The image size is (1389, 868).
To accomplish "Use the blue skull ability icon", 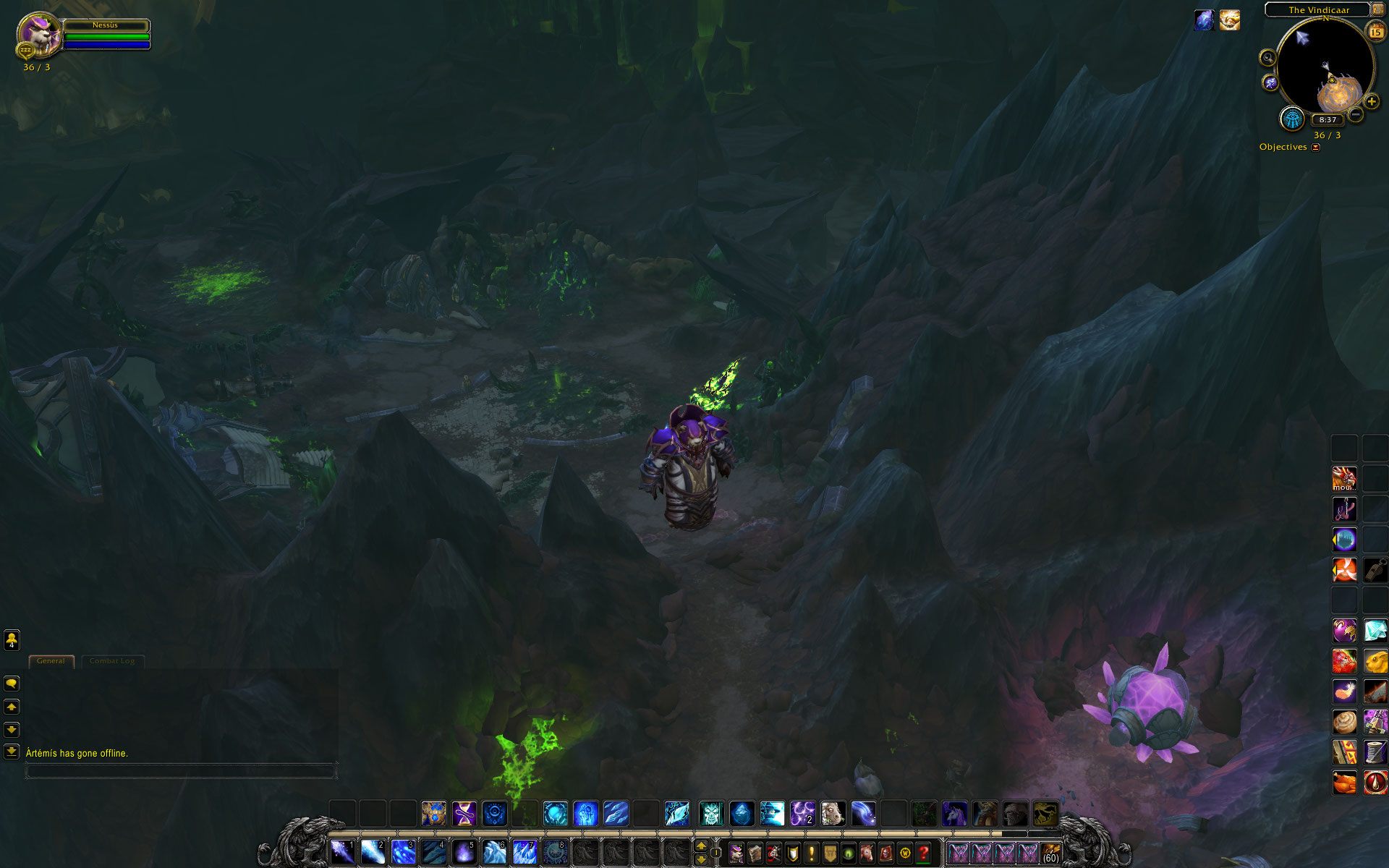I will pyautogui.click(x=711, y=814).
